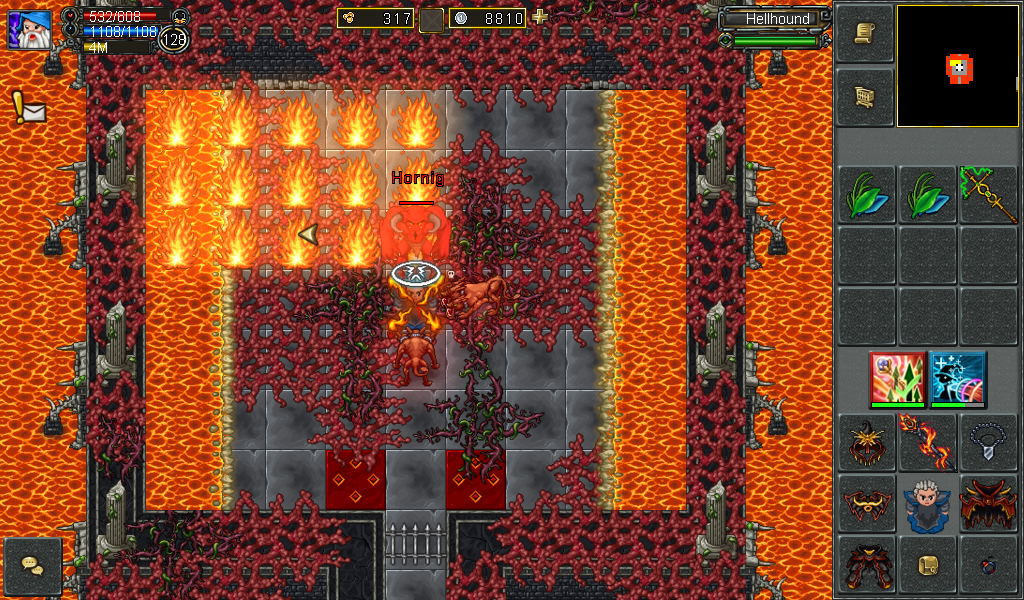
Task: Select the equipped ring slot
Action: click(987, 565)
